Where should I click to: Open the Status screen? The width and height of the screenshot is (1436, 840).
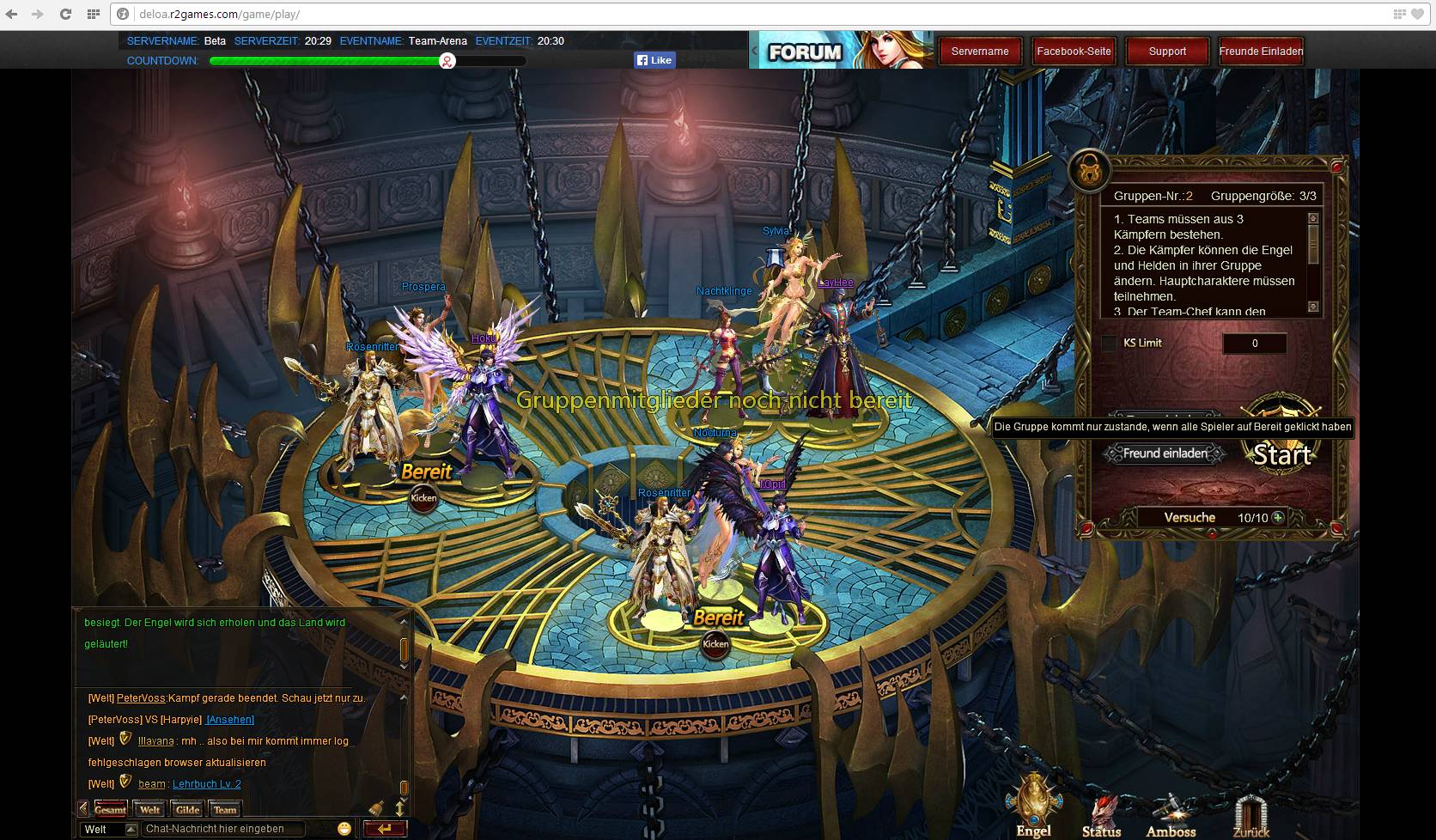coord(1101,816)
